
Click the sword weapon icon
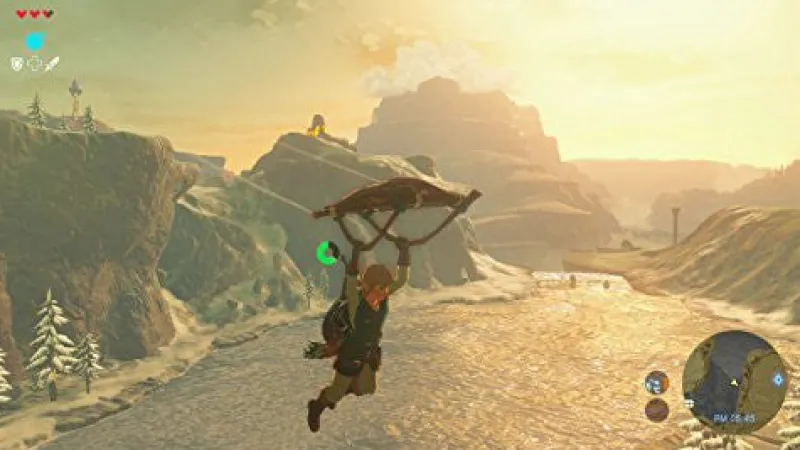[52, 64]
